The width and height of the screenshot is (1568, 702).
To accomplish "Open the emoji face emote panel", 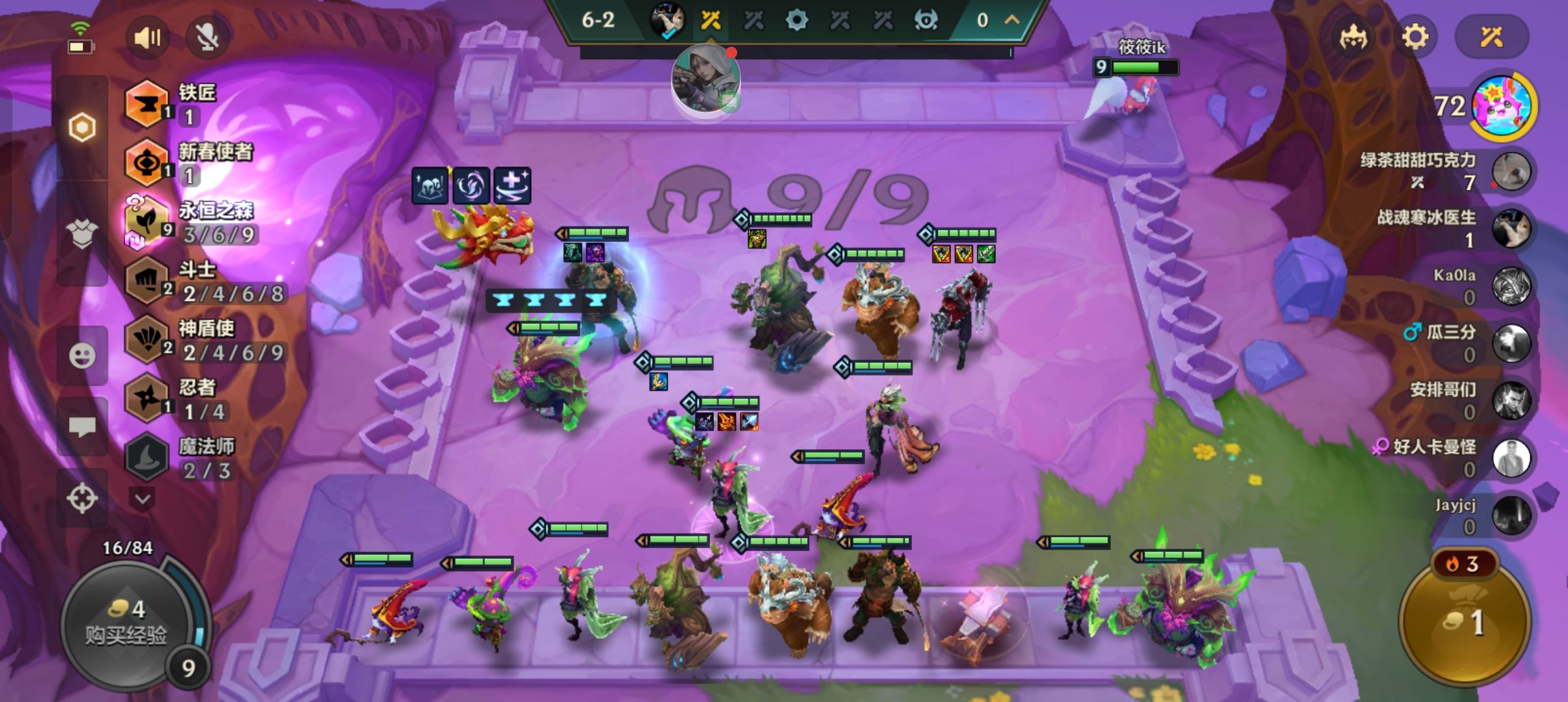I will [x=83, y=356].
